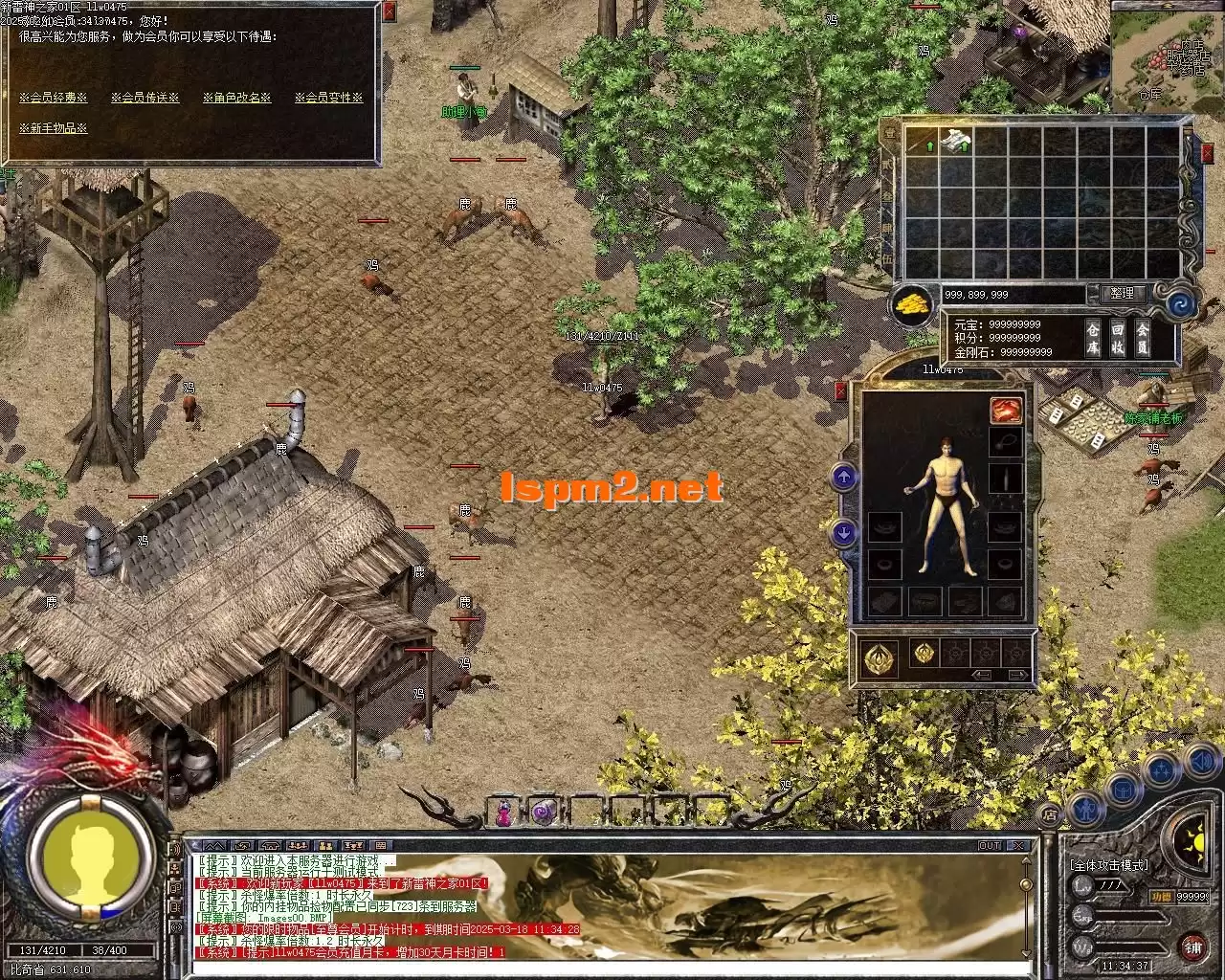1225x980 pixels.
Task: Click the up arrow on character panel
Action: 843,476
